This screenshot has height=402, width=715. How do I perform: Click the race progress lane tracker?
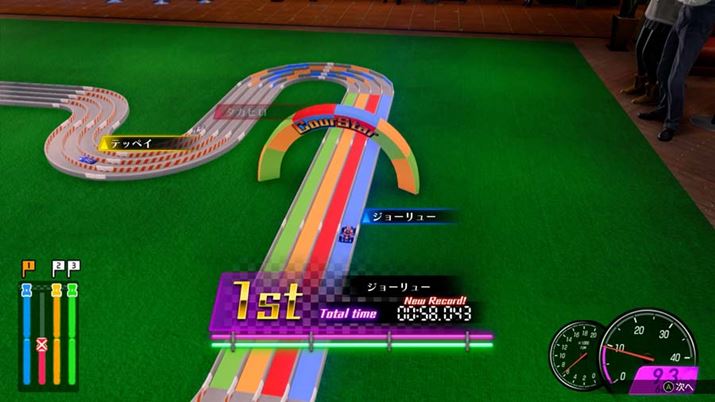click(x=49, y=326)
